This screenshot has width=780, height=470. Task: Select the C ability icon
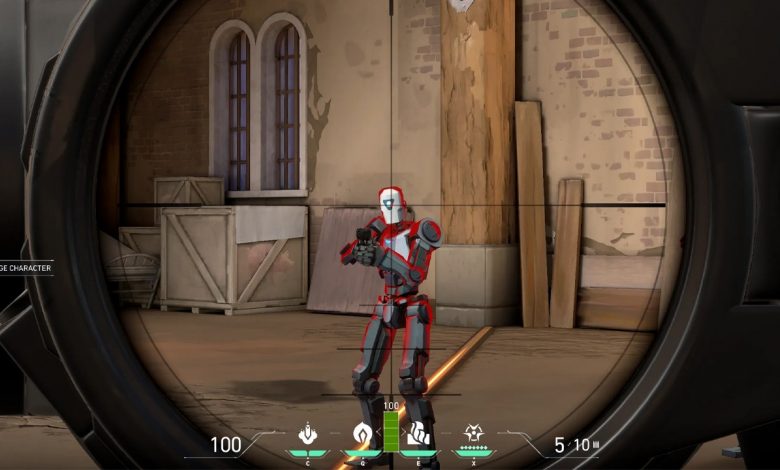(308, 435)
